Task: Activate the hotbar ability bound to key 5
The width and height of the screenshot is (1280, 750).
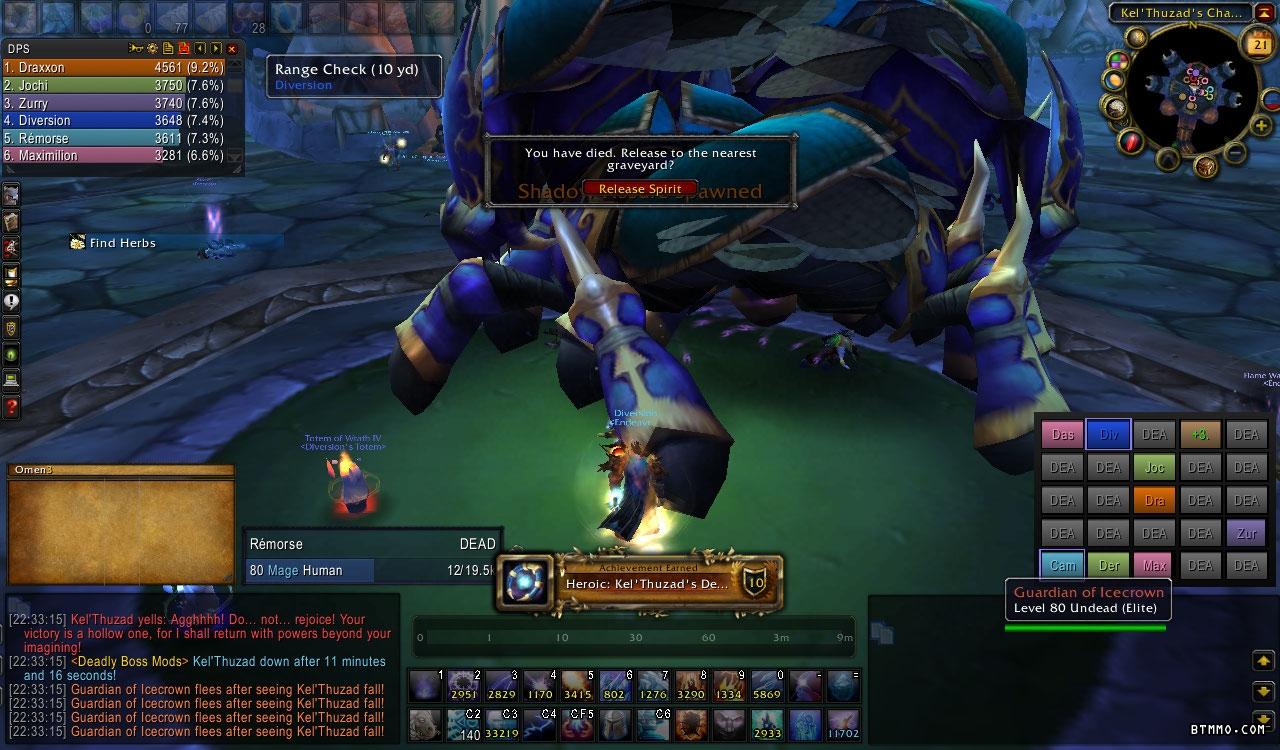Action: click(578, 687)
